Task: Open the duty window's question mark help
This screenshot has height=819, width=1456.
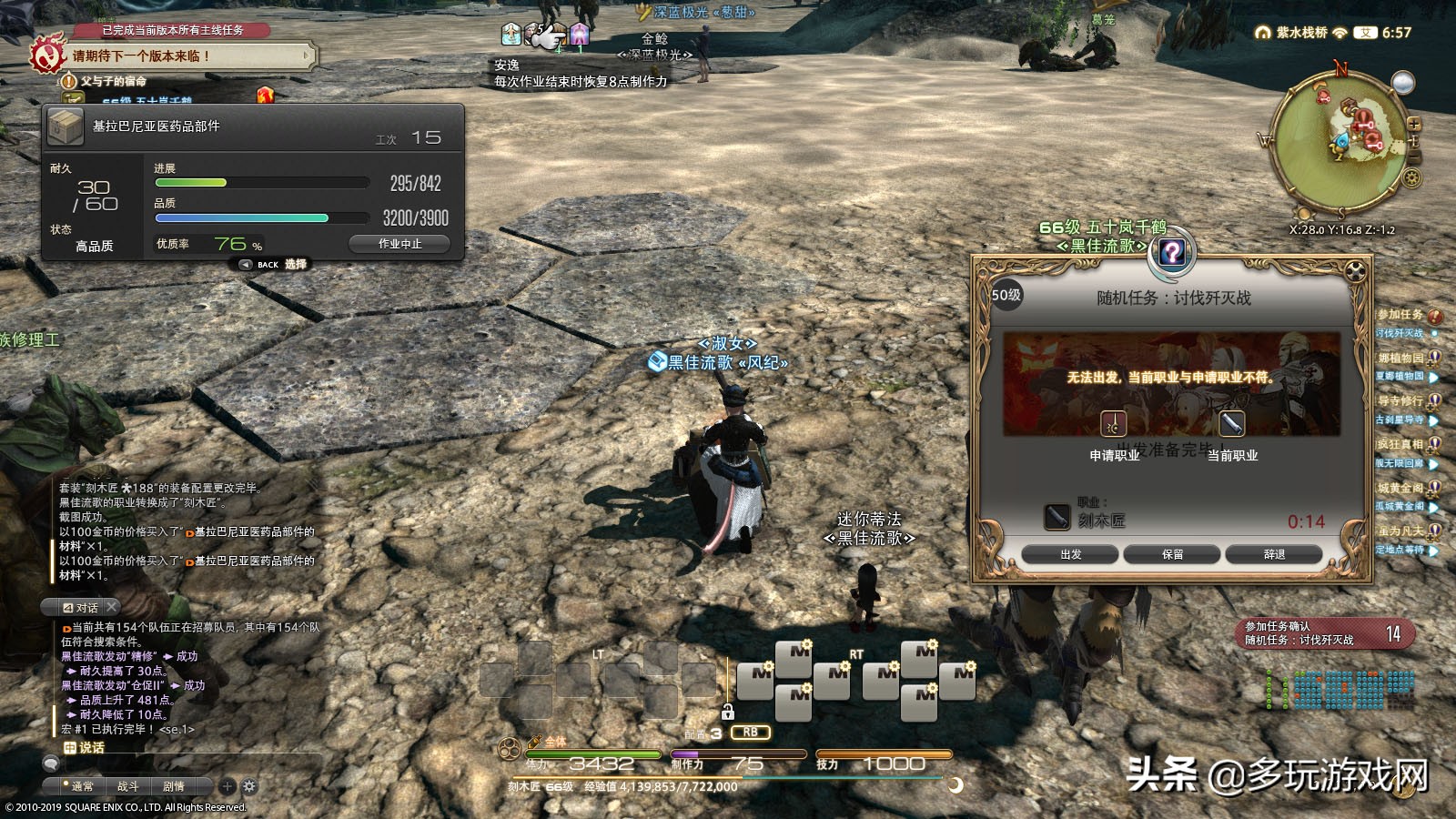Action: (x=1172, y=252)
